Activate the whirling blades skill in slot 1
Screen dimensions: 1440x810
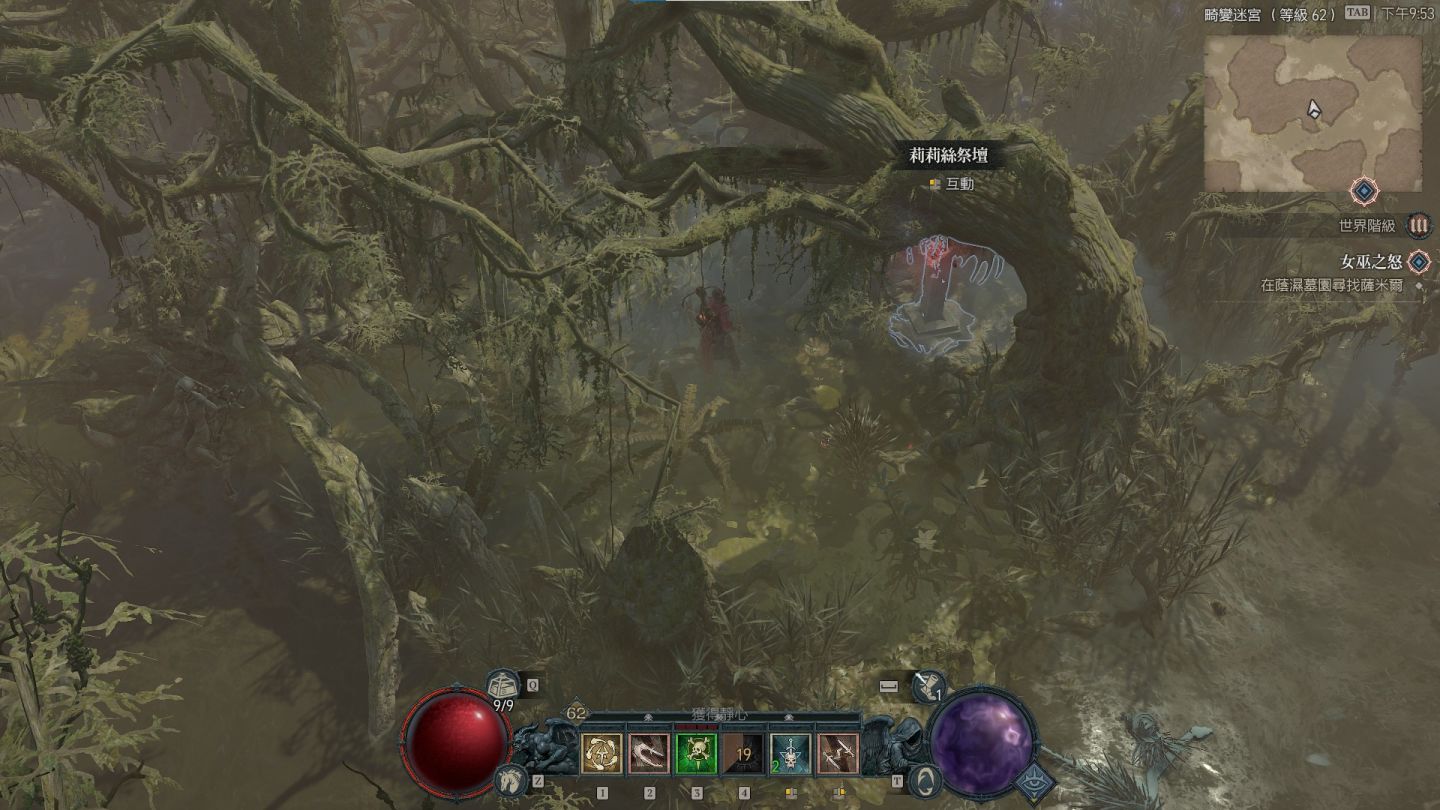click(x=602, y=754)
